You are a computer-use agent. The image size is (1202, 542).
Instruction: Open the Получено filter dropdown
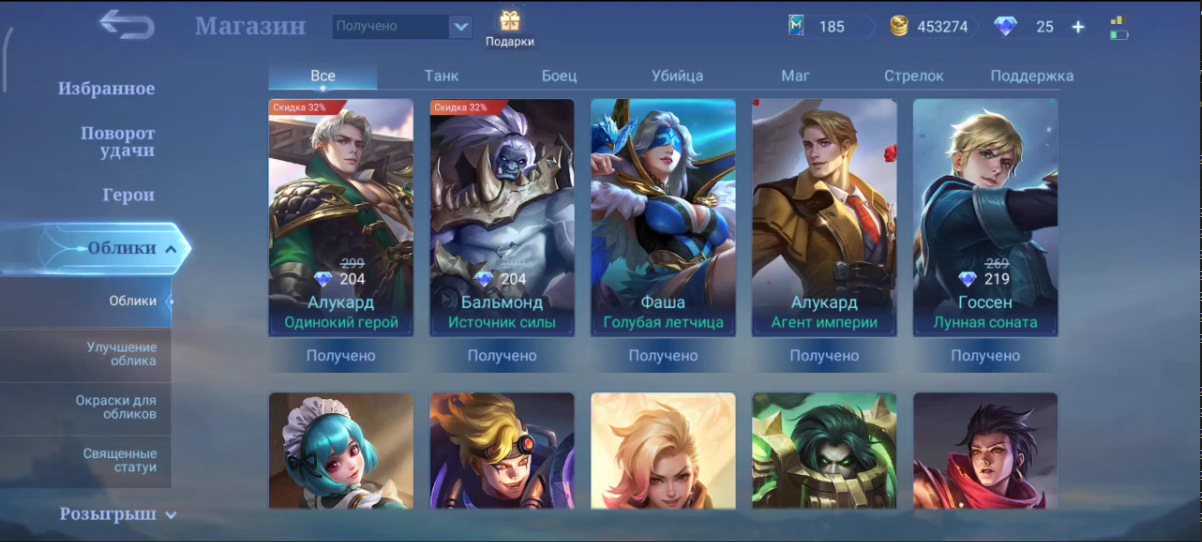pos(402,27)
